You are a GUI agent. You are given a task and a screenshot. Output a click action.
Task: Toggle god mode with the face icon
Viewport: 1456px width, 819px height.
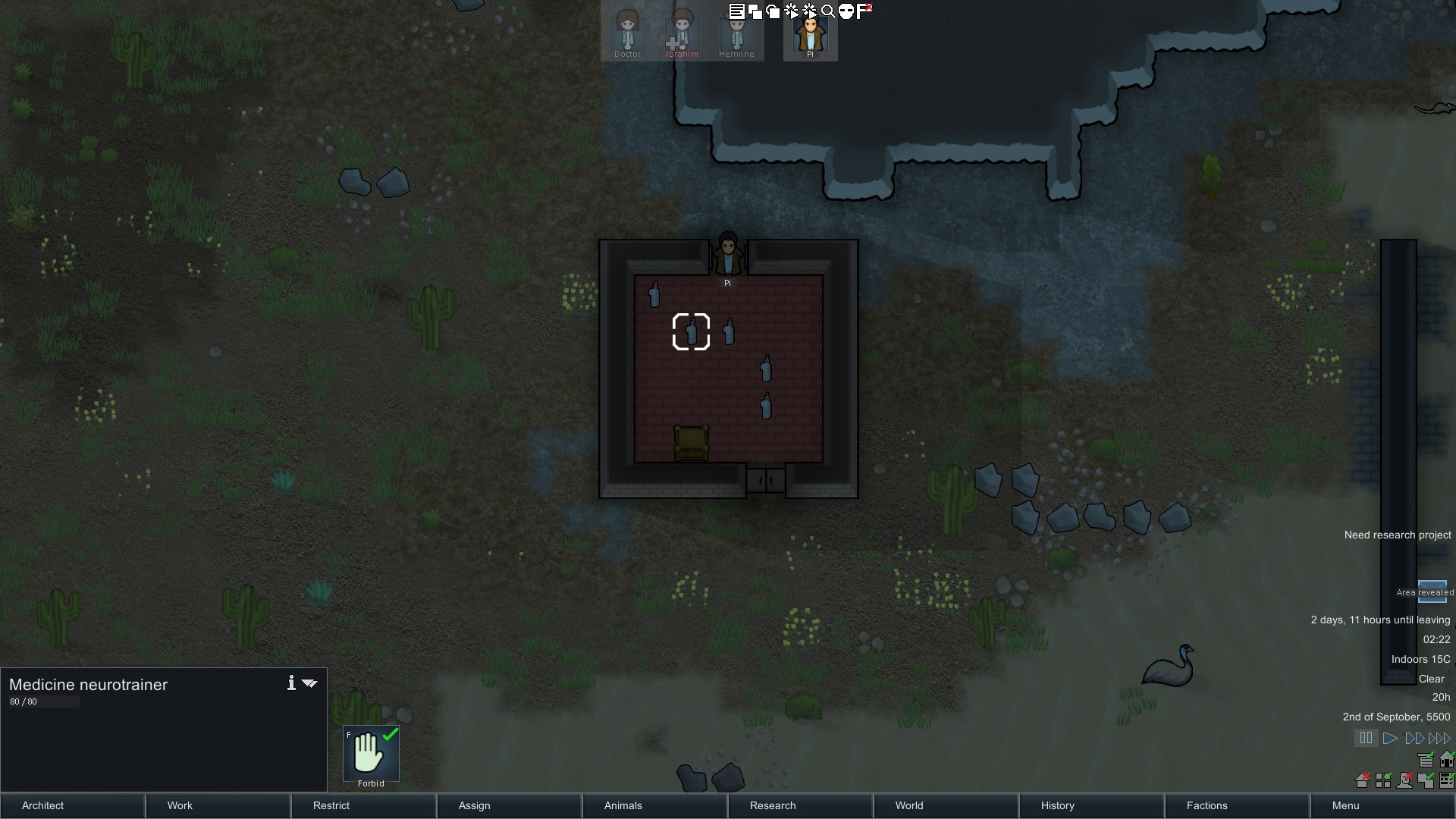[848, 11]
